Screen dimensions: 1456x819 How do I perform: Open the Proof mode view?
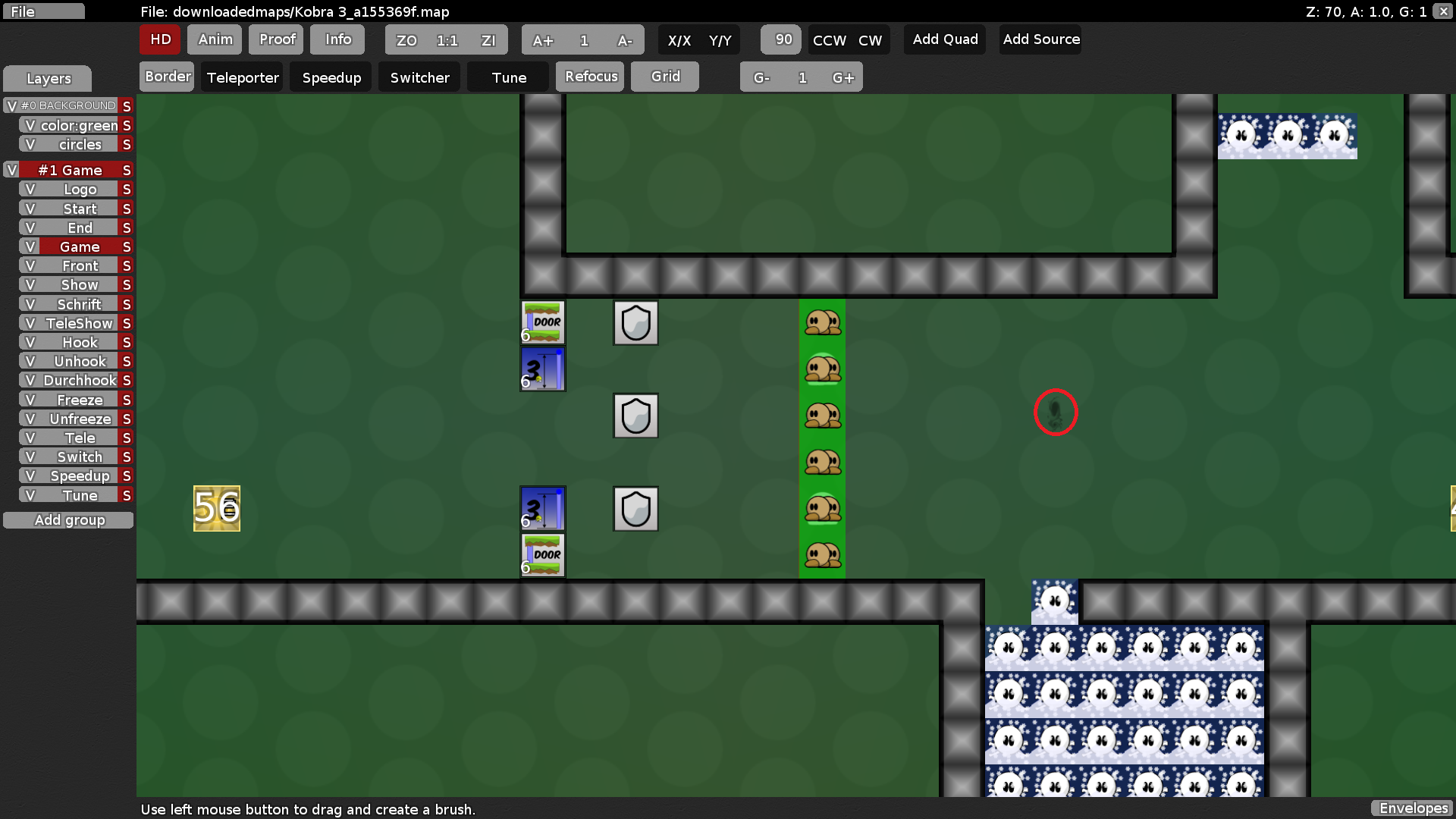(x=275, y=39)
